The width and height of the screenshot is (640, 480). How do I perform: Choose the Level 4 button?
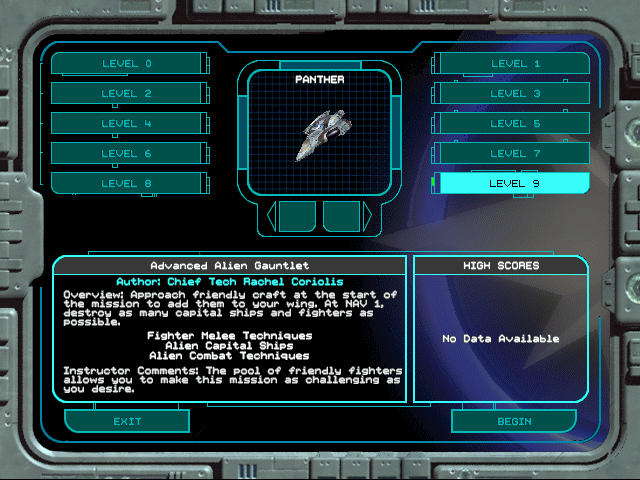(x=126, y=124)
